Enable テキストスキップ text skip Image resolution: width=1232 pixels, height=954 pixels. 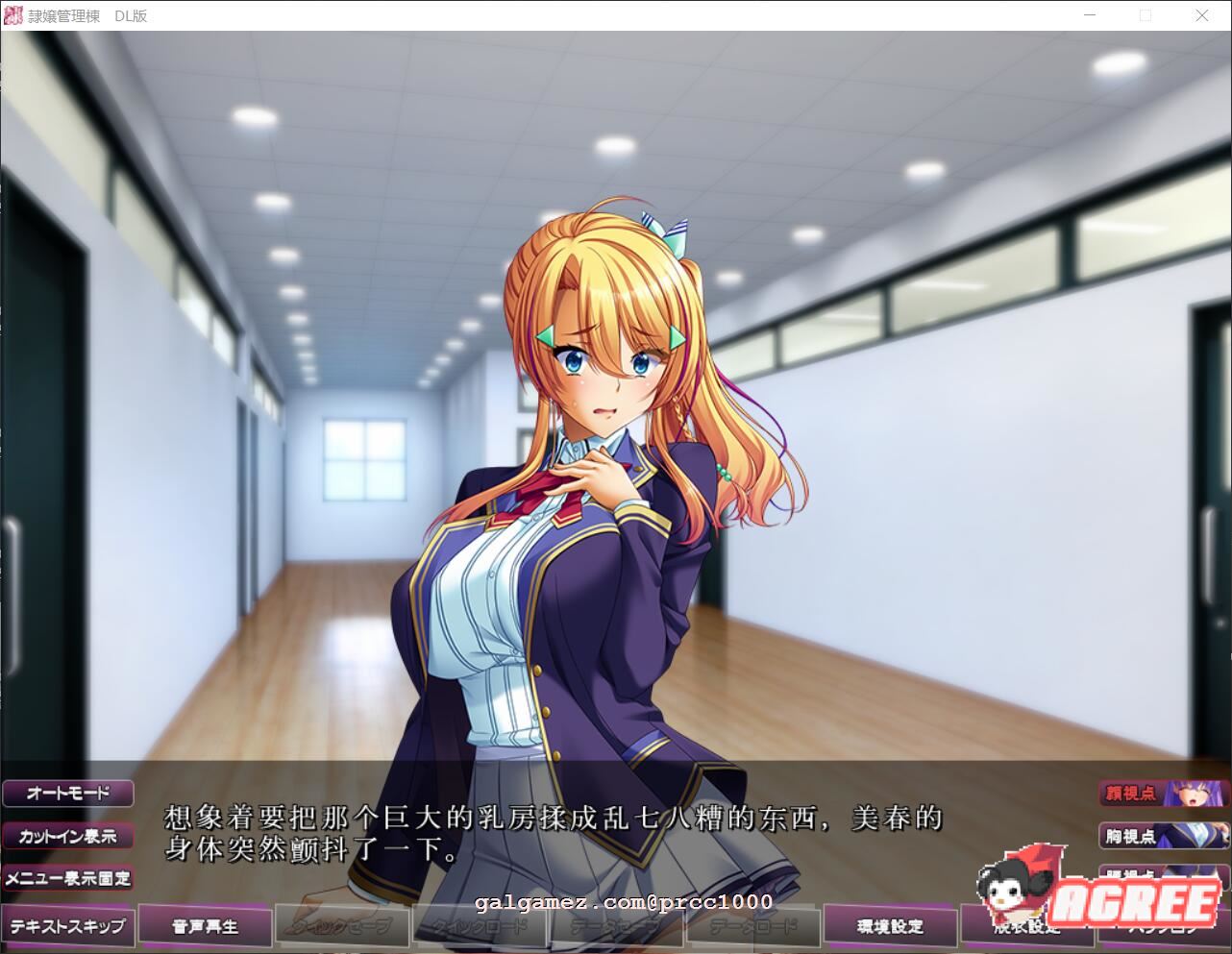pos(68,925)
